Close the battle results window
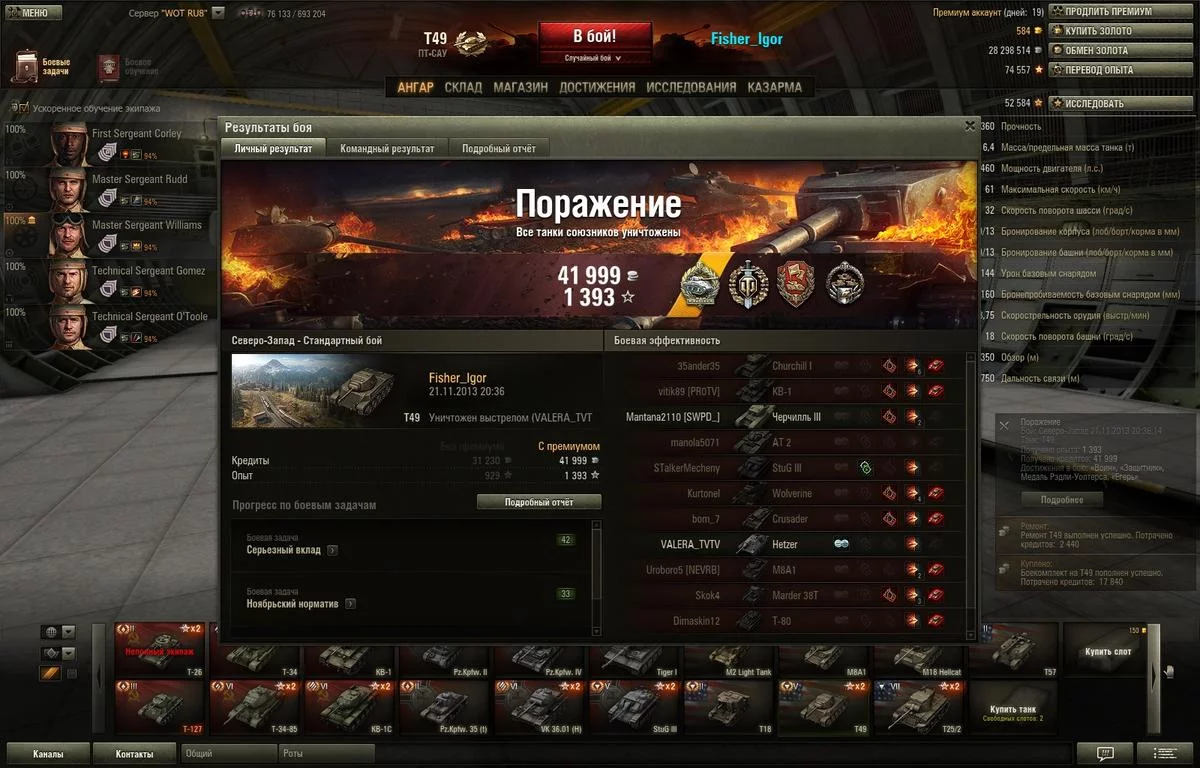 tap(969, 127)
